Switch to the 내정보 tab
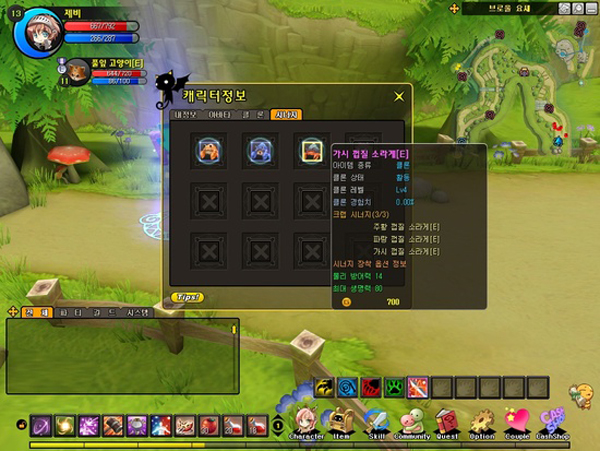 [188, 115]
